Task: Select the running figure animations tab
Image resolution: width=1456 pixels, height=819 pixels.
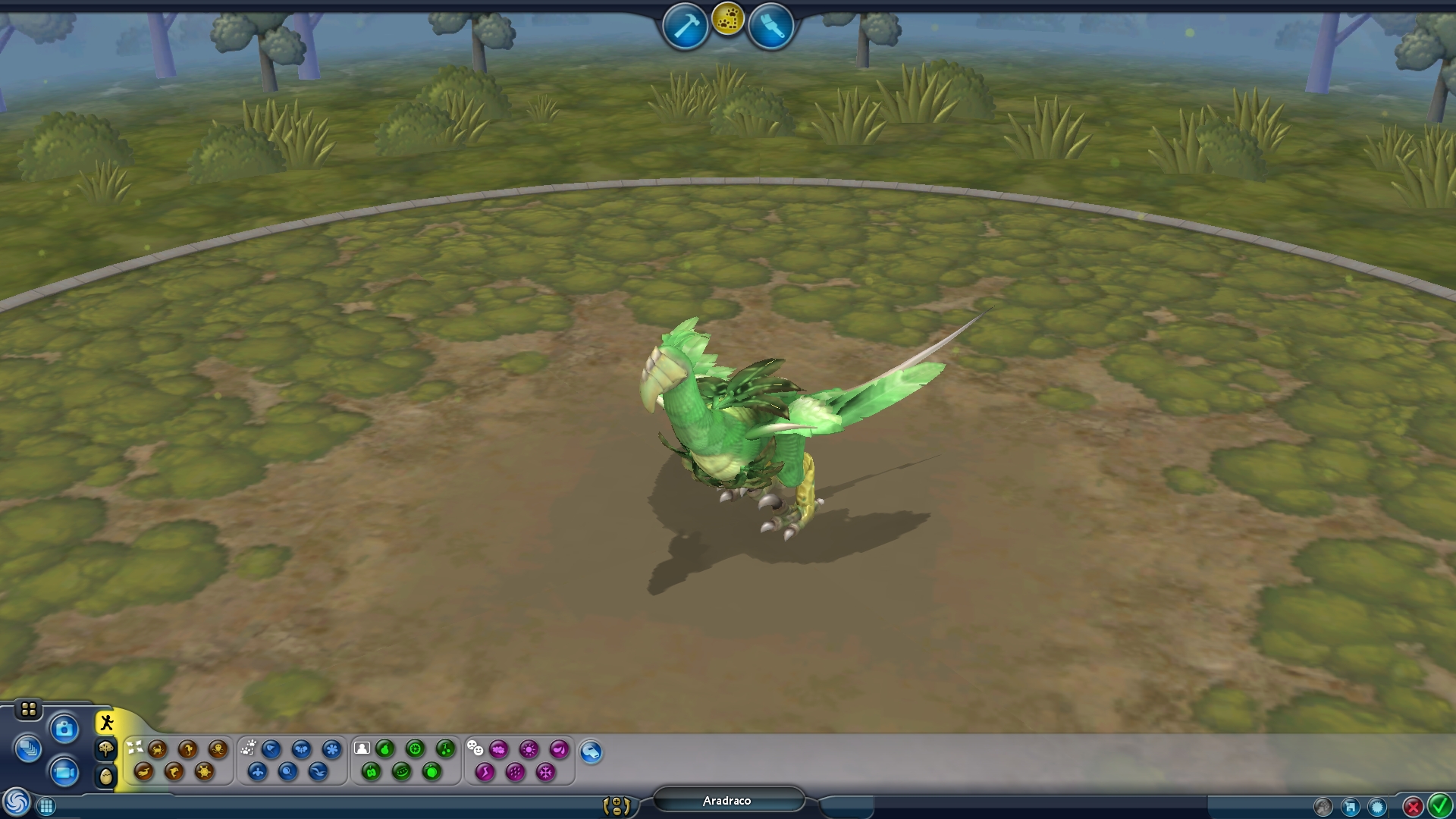Action: point(106,723)
